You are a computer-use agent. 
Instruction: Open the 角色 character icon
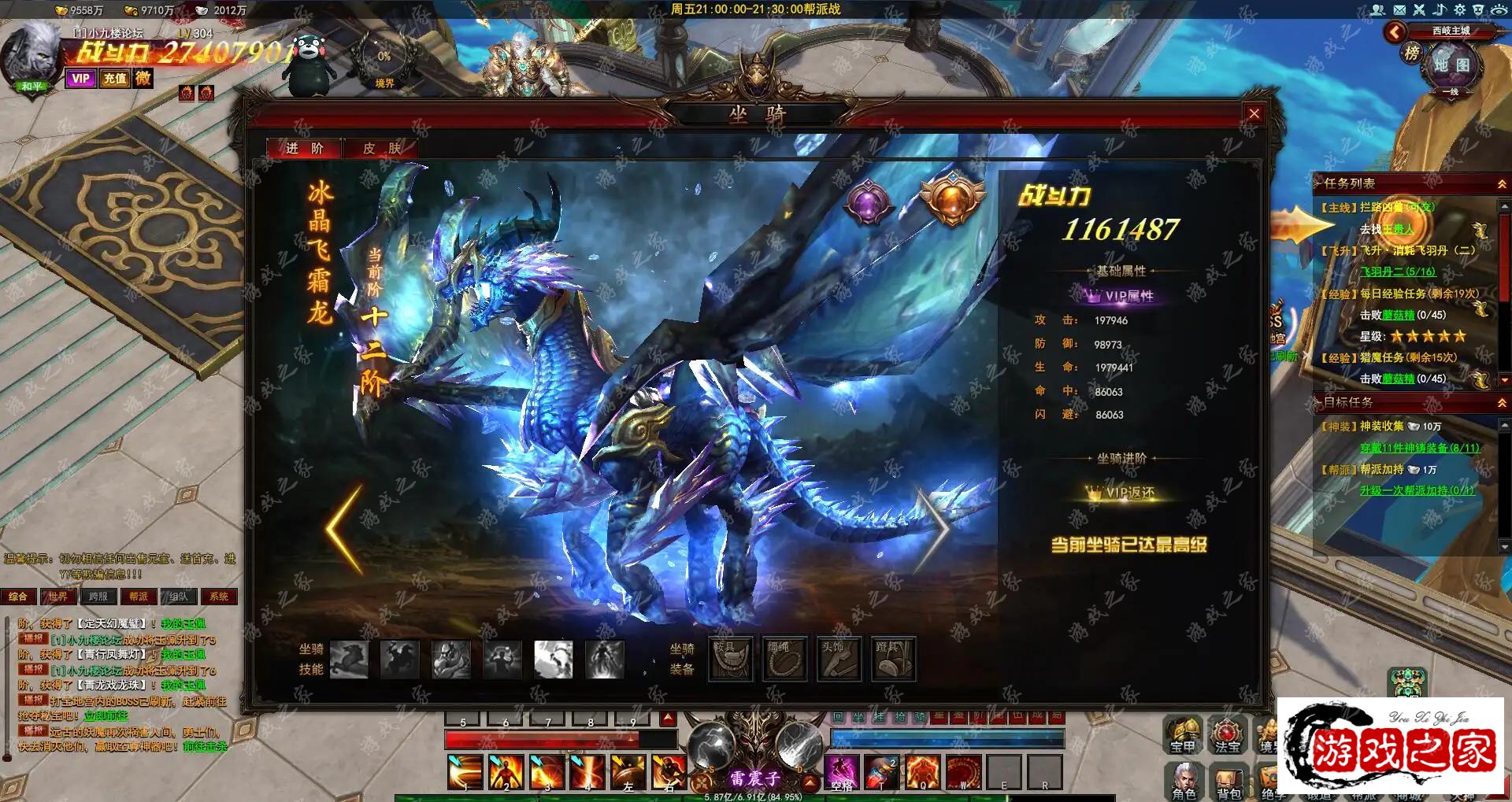point(1184,780)
